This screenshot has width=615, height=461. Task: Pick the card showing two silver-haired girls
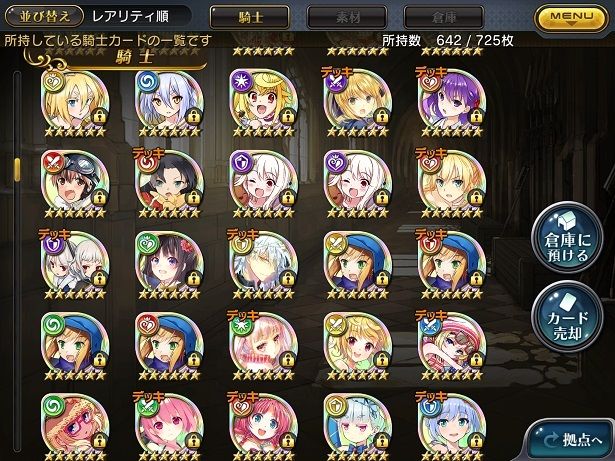(x=73, y=263)
